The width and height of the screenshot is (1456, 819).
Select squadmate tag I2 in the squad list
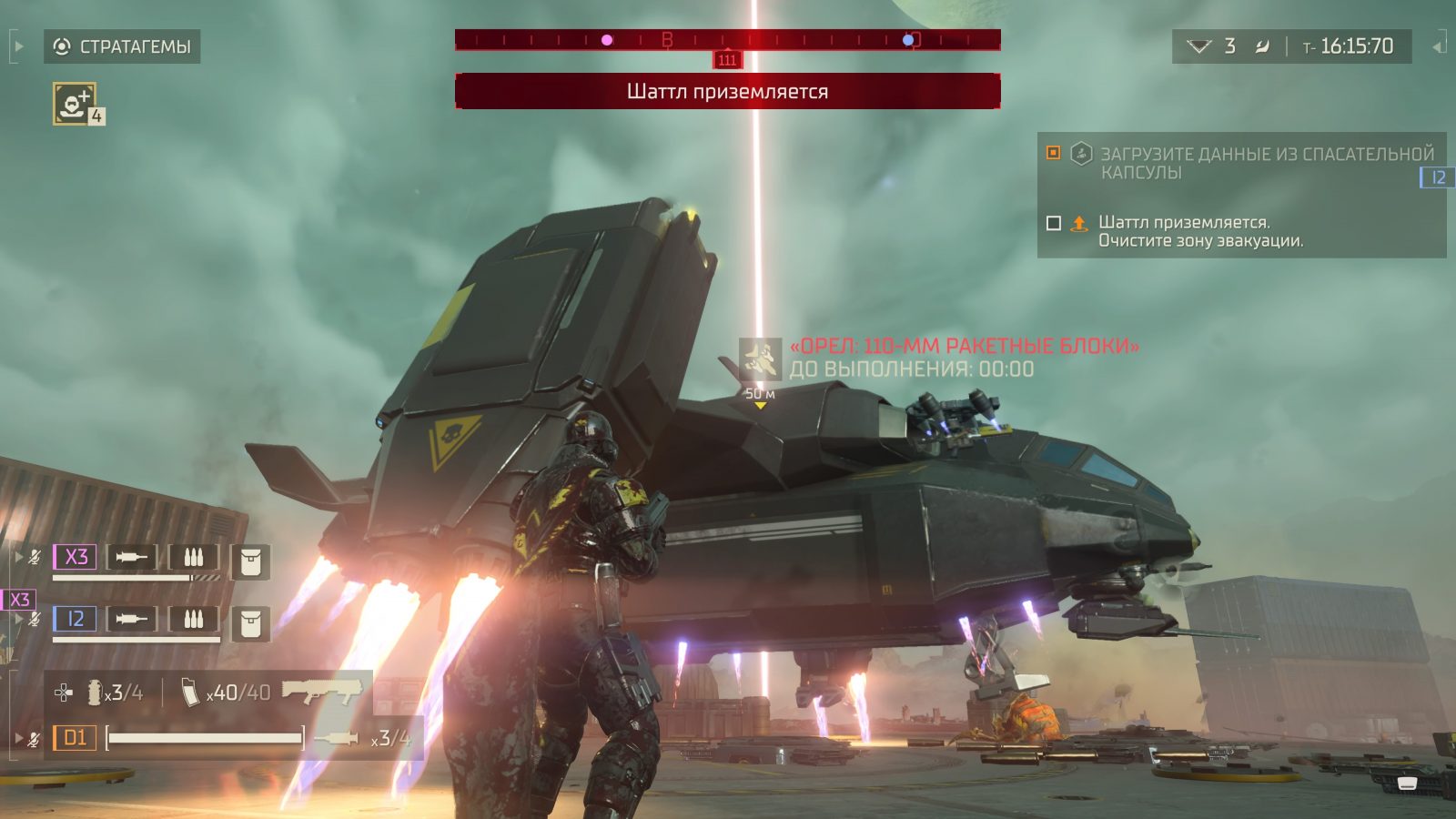(76, 619)
